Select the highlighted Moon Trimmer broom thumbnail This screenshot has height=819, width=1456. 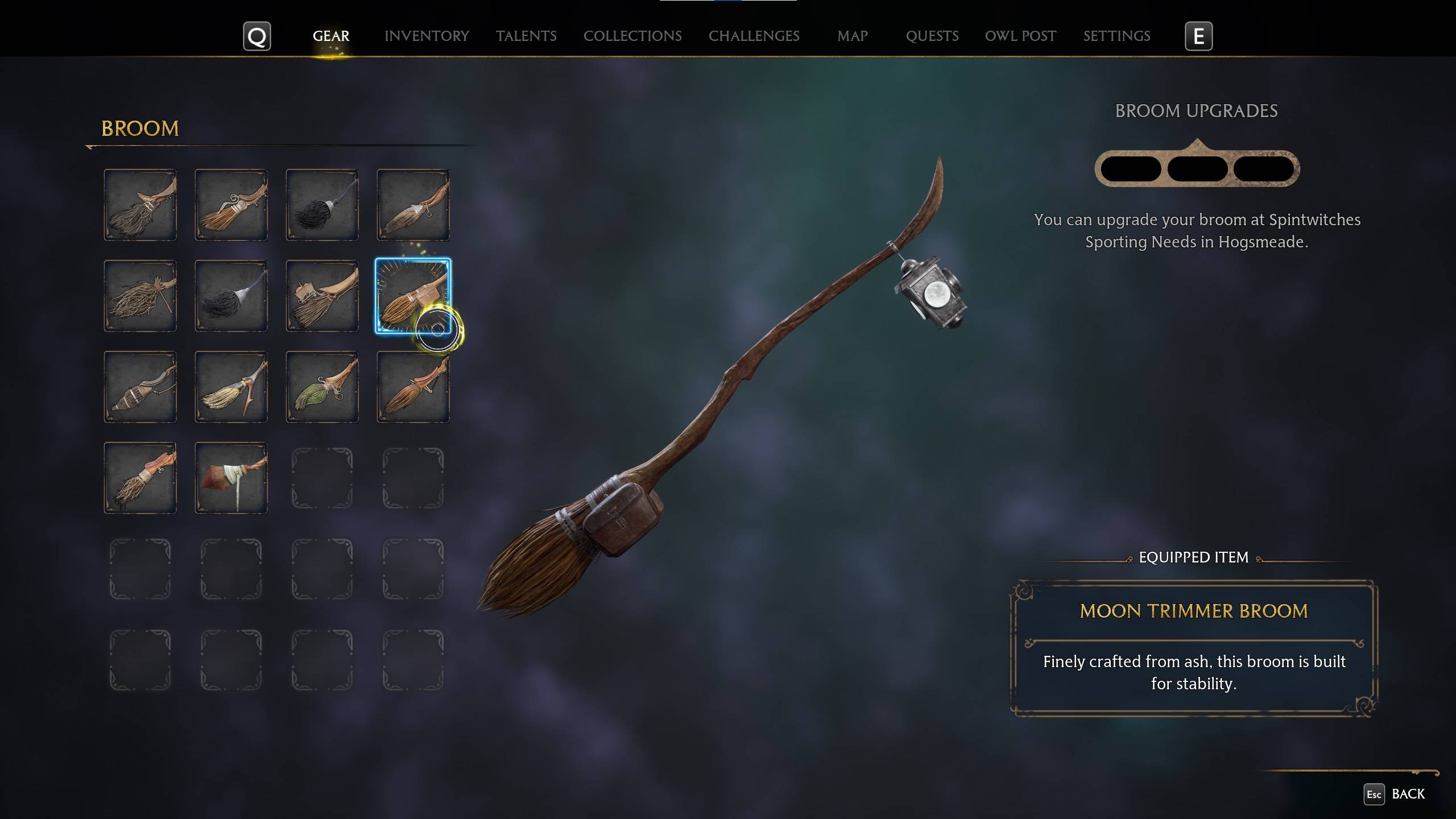[413, 296]
